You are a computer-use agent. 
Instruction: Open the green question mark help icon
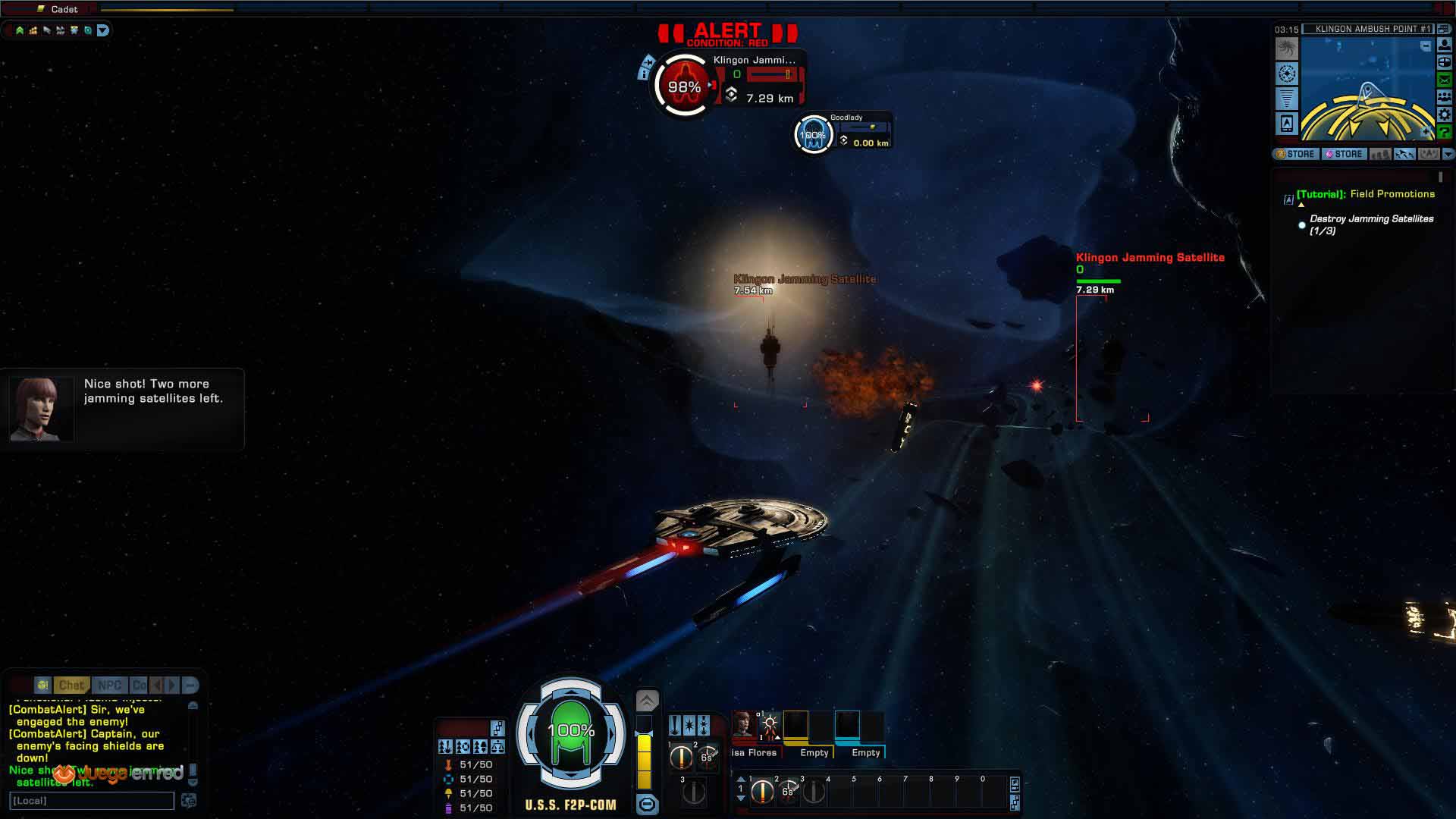(x=1444, y=132)
